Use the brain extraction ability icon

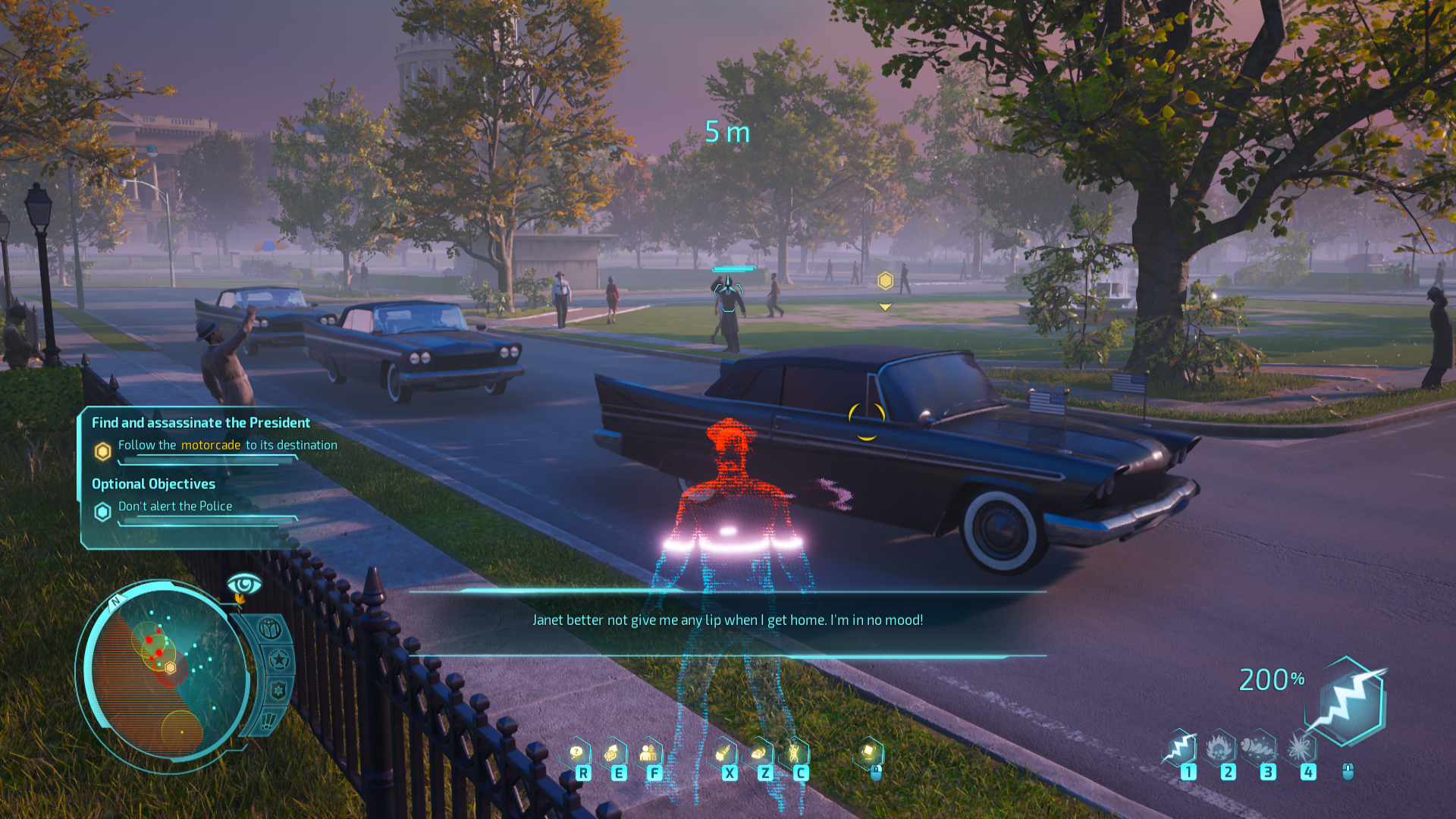[x=613, y=753]
